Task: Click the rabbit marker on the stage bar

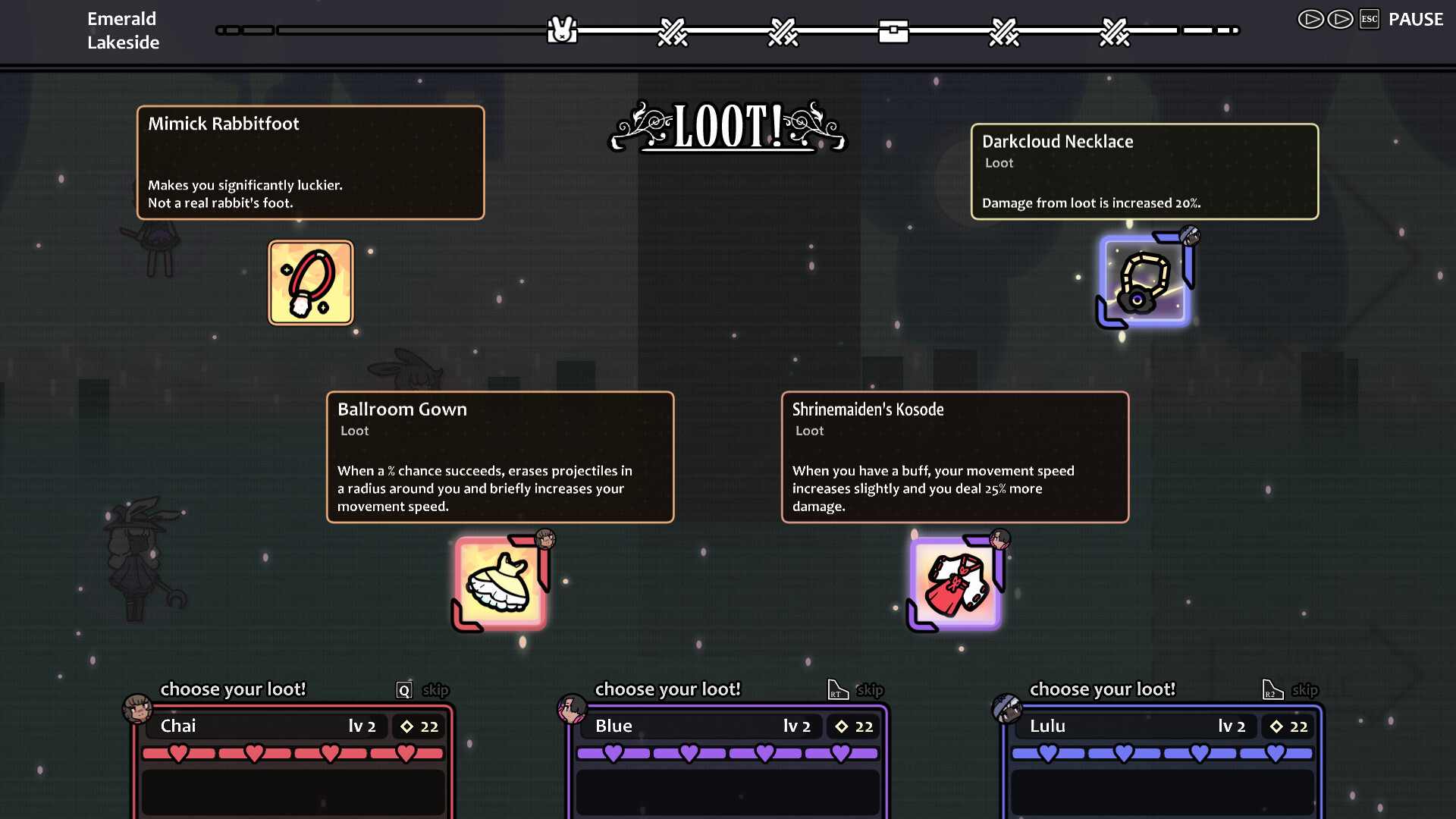Action: click(561, 30)
